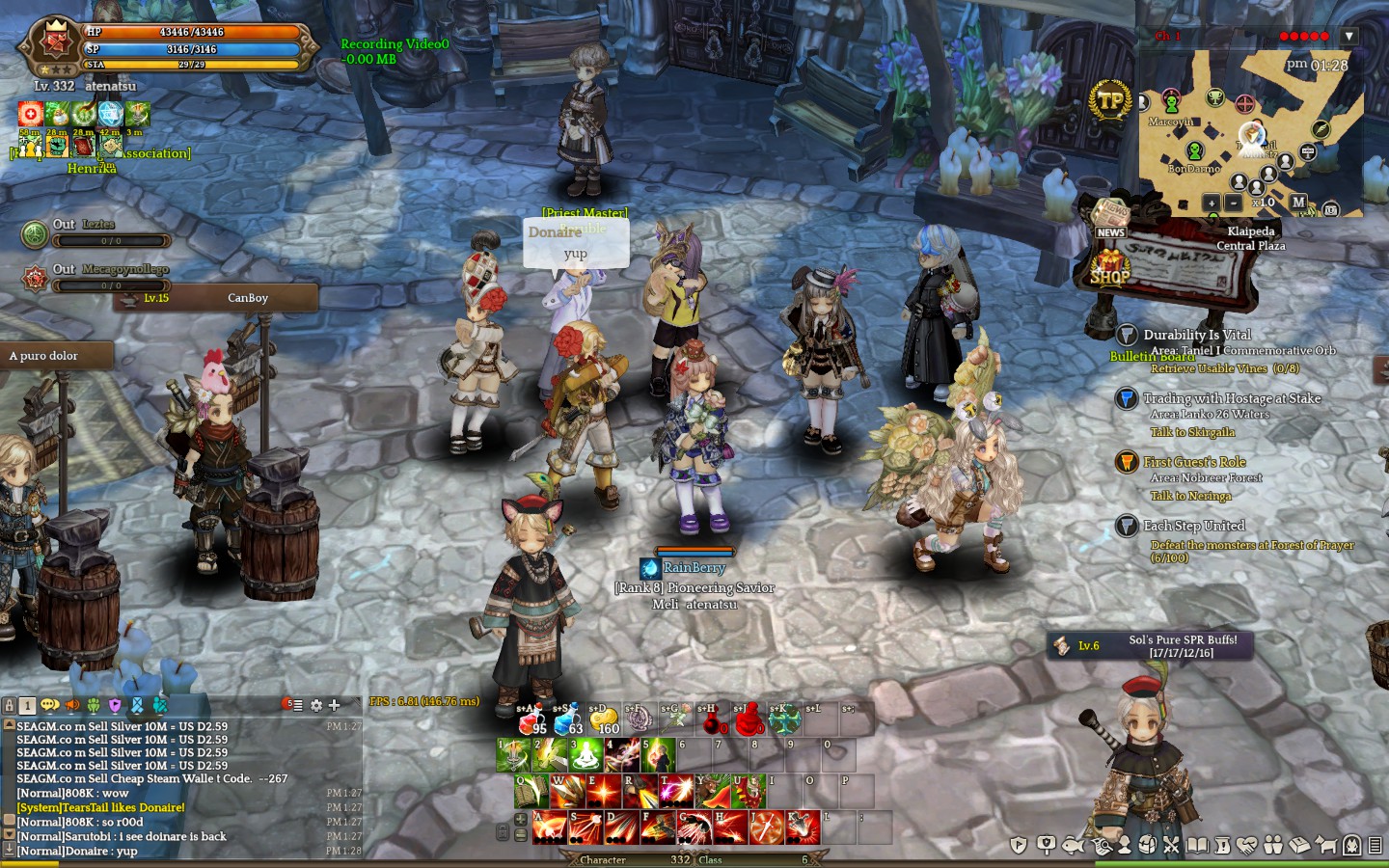This screenshot has height=868, width=1389.
Task: Toggle the shout megaphone chat filter
Action: pyautogui.click(x=71, y=705)
